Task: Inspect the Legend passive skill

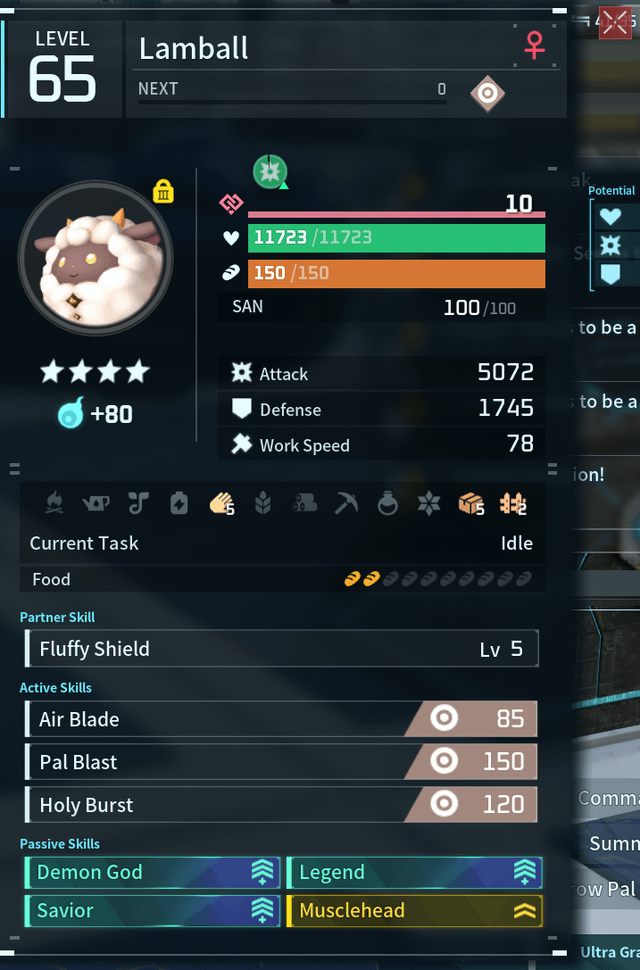Action: pyautogui.click(x=414, y=872)
